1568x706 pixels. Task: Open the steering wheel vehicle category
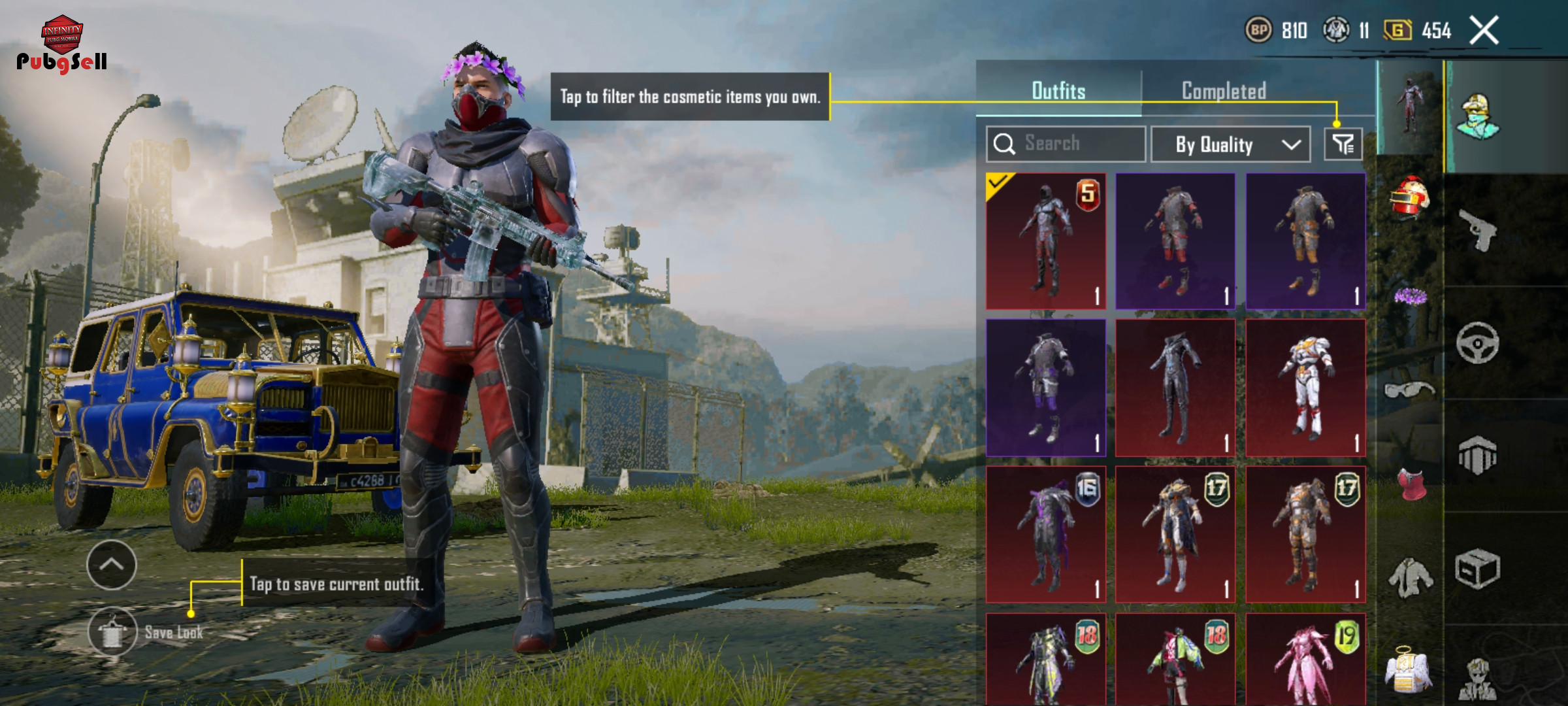click(x=1478, y=343)
